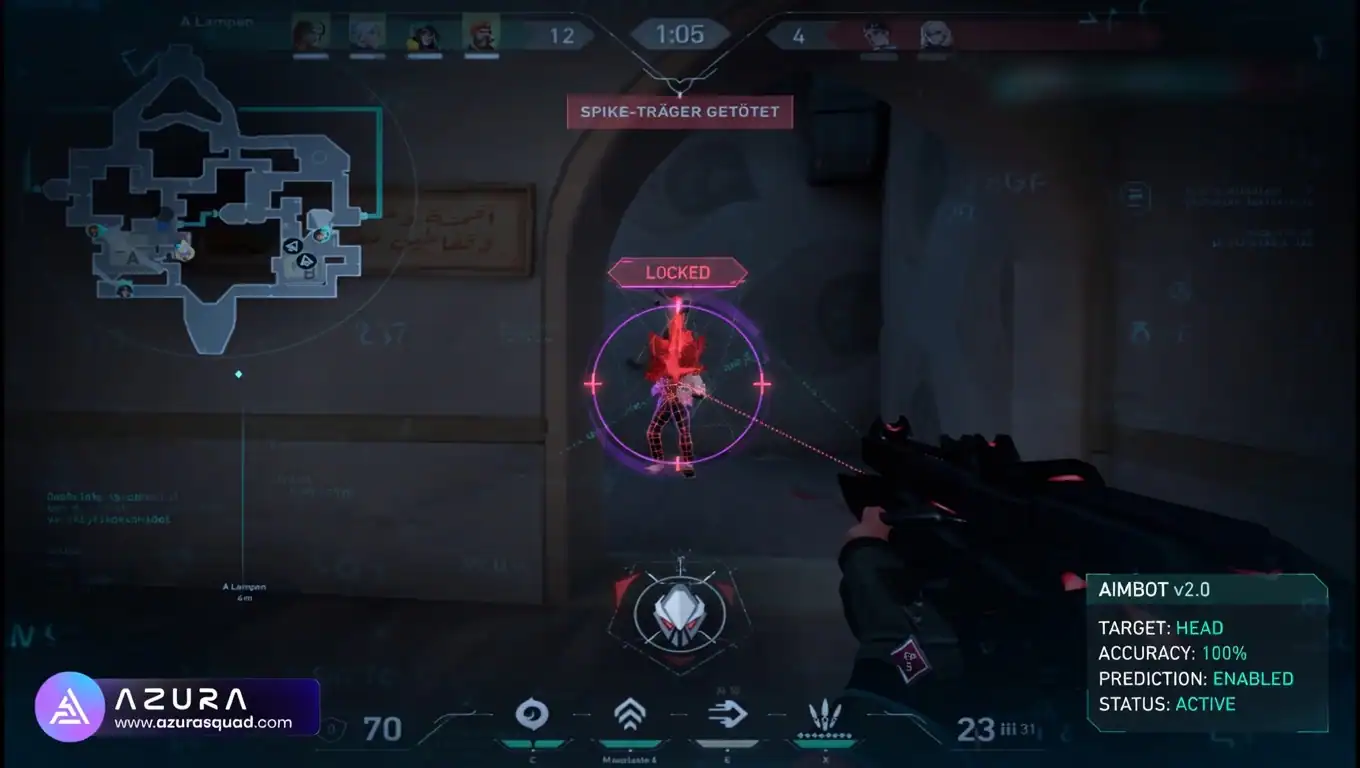This screenshot has width=1360, height=768.
Task: Change AIMBOT TARGET from HEAD
Action: (x=1200, y=627)
